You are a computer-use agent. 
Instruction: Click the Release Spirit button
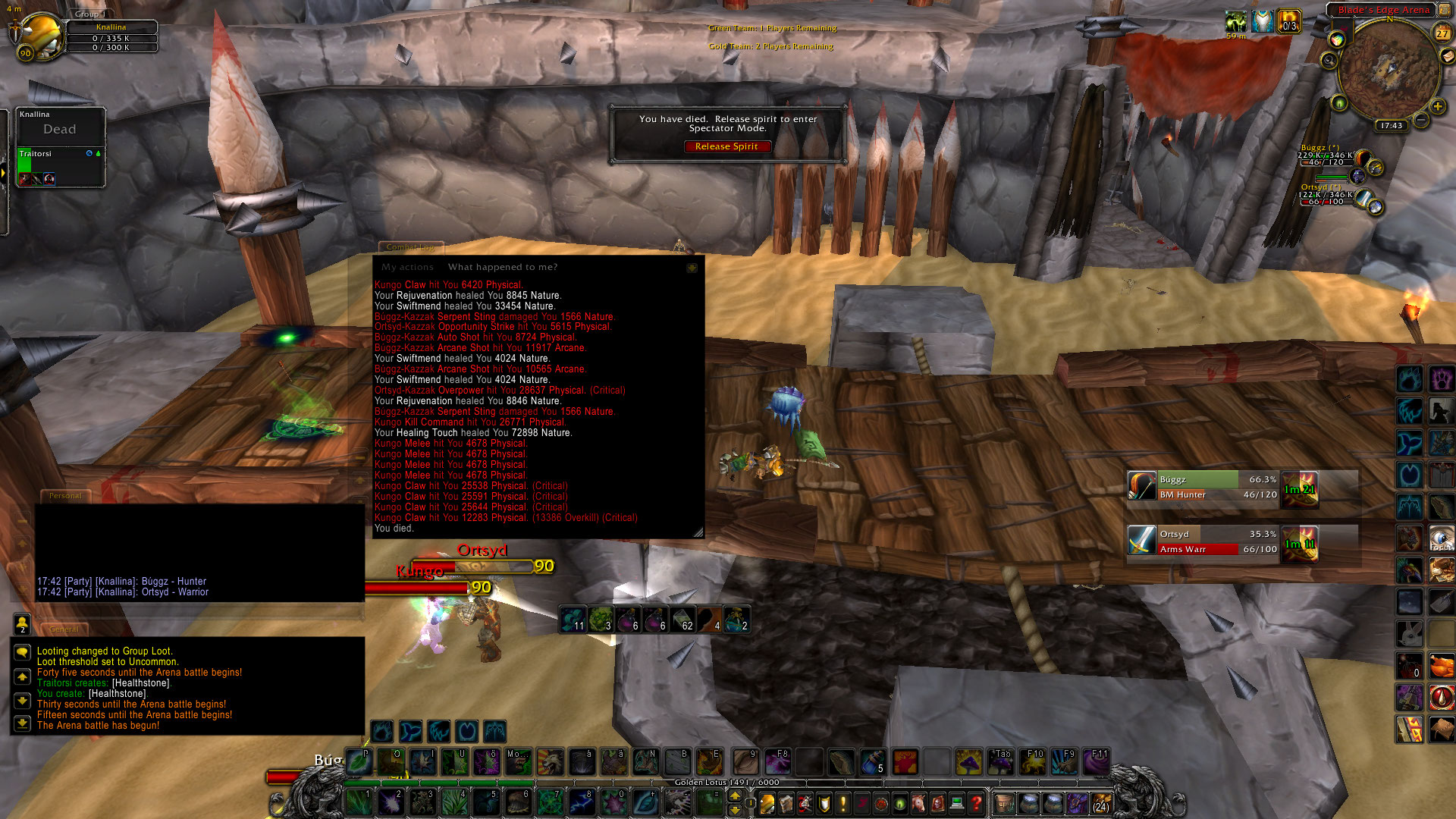pyautogui.click(x=726, y=147)
